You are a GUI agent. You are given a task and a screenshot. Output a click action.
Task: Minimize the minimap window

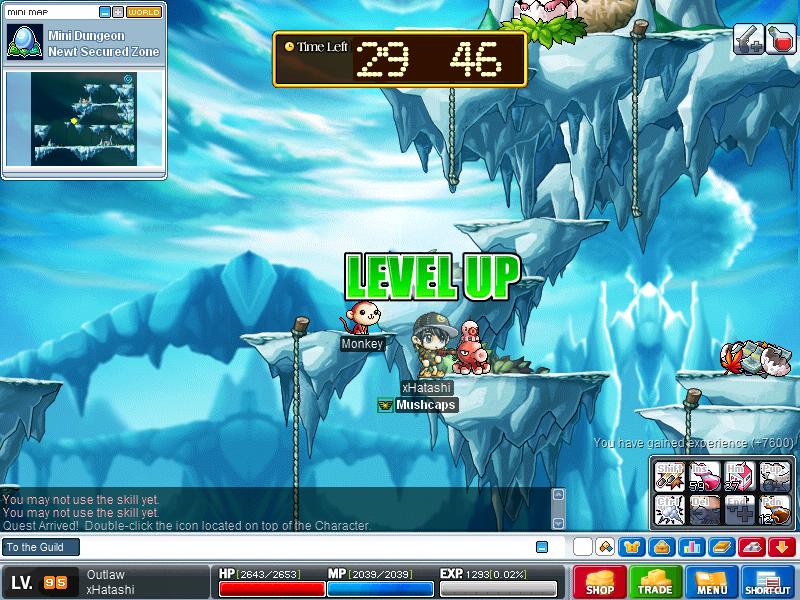[105, 12]
